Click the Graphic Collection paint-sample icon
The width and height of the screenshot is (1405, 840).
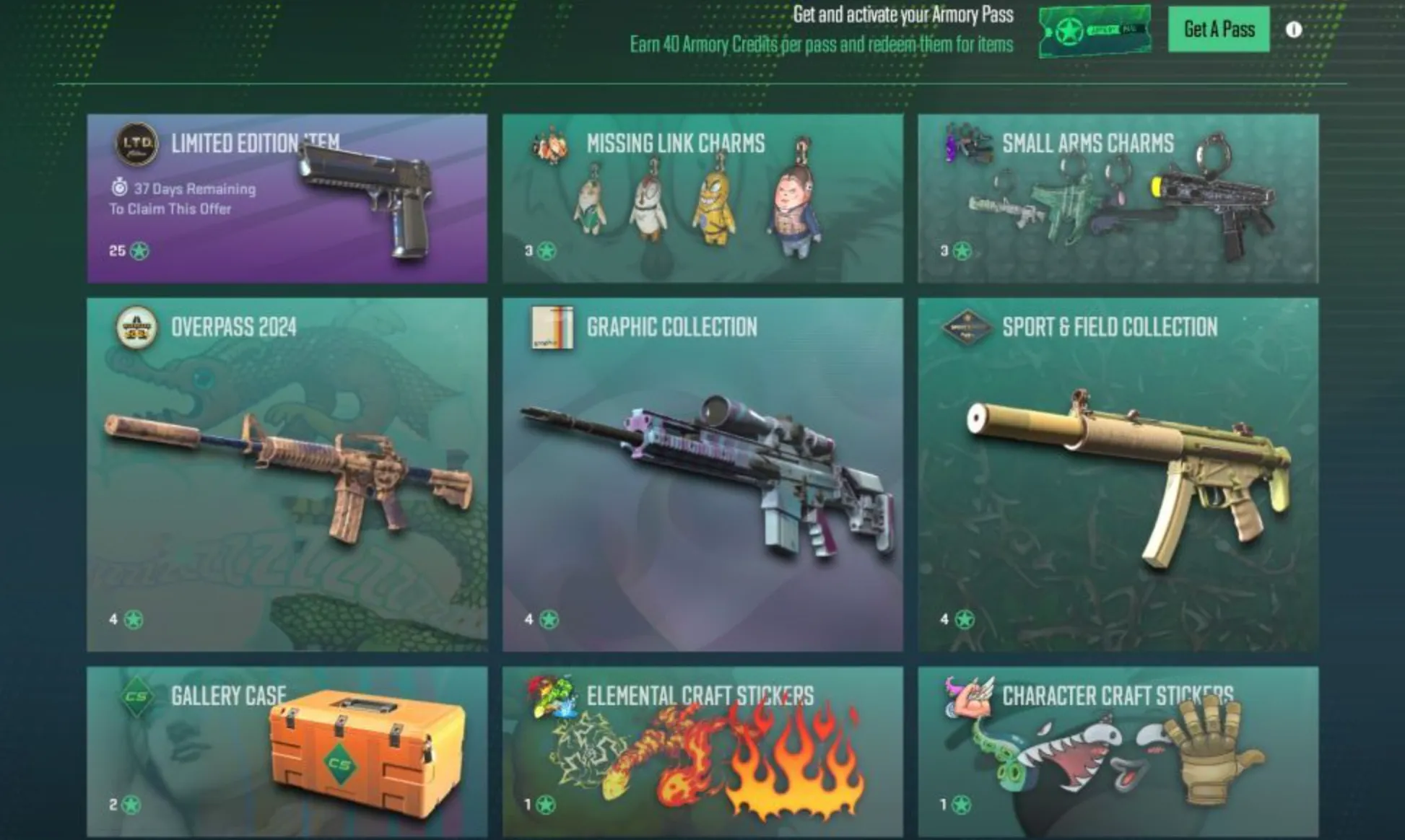tap(552, 328)
